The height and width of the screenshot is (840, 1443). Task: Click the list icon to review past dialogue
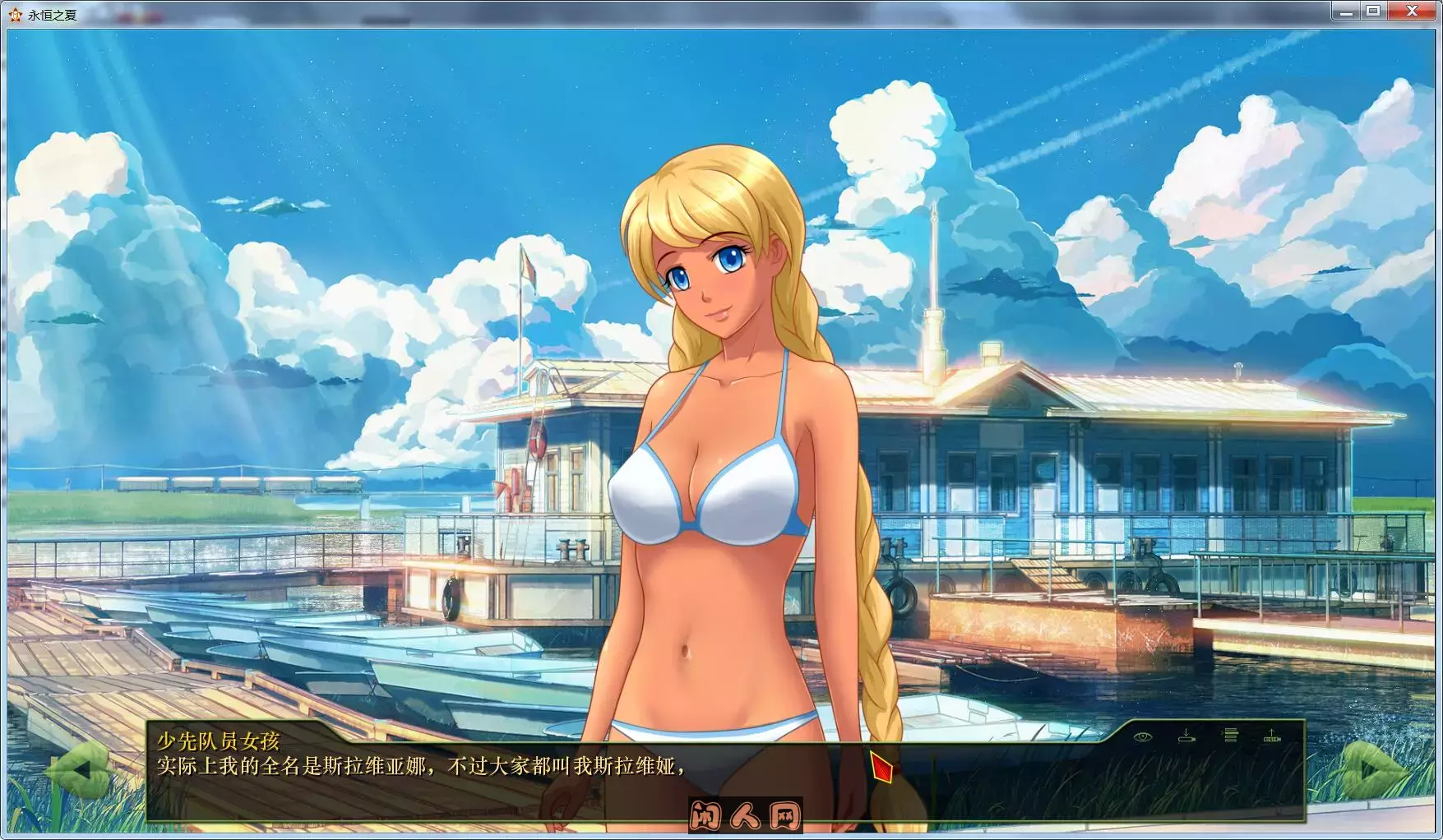[1231, 735]
